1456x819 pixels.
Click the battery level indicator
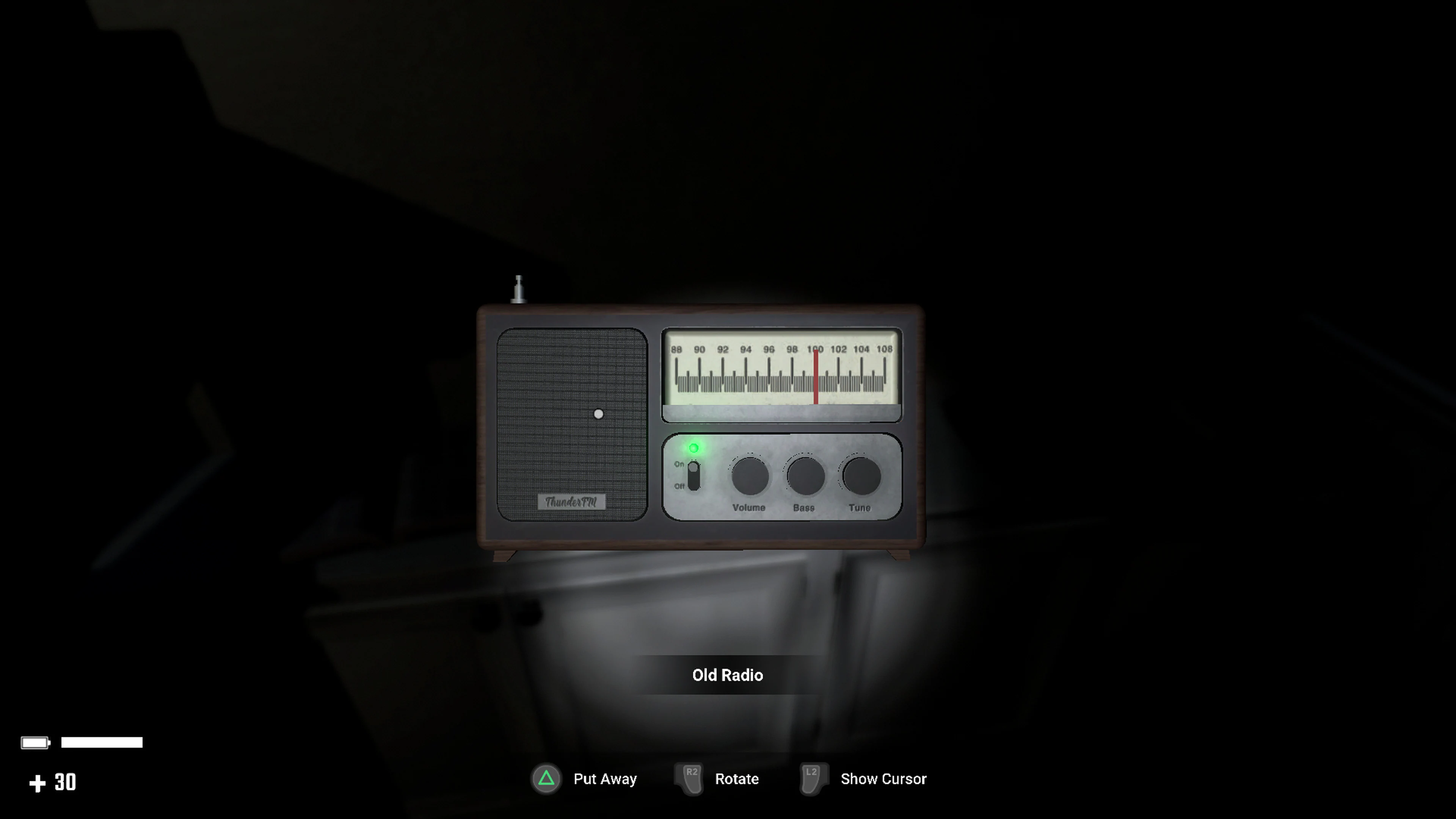coord(79,742)
